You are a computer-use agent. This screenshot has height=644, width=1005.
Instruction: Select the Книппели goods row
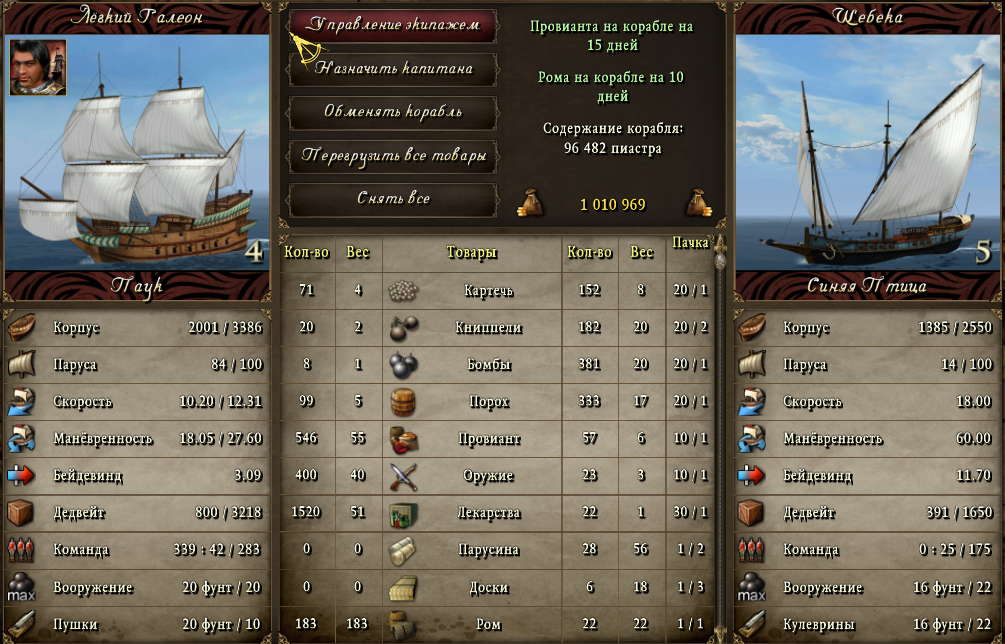point(488,328)
